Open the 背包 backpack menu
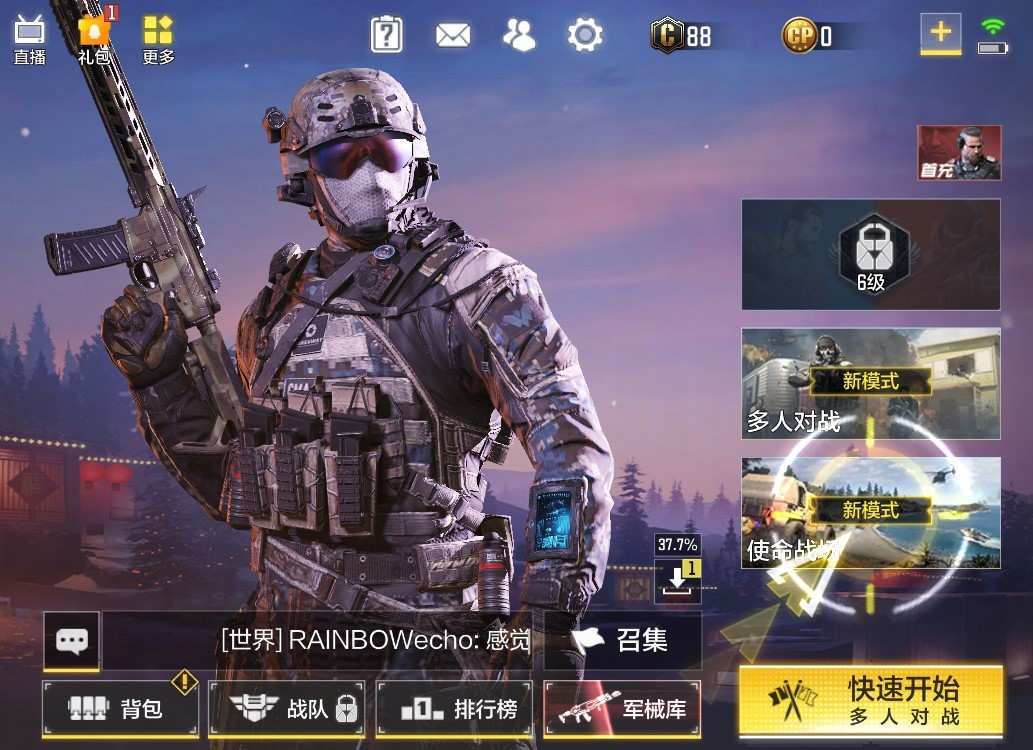The image size is (1033, 750). pos(120,709)
